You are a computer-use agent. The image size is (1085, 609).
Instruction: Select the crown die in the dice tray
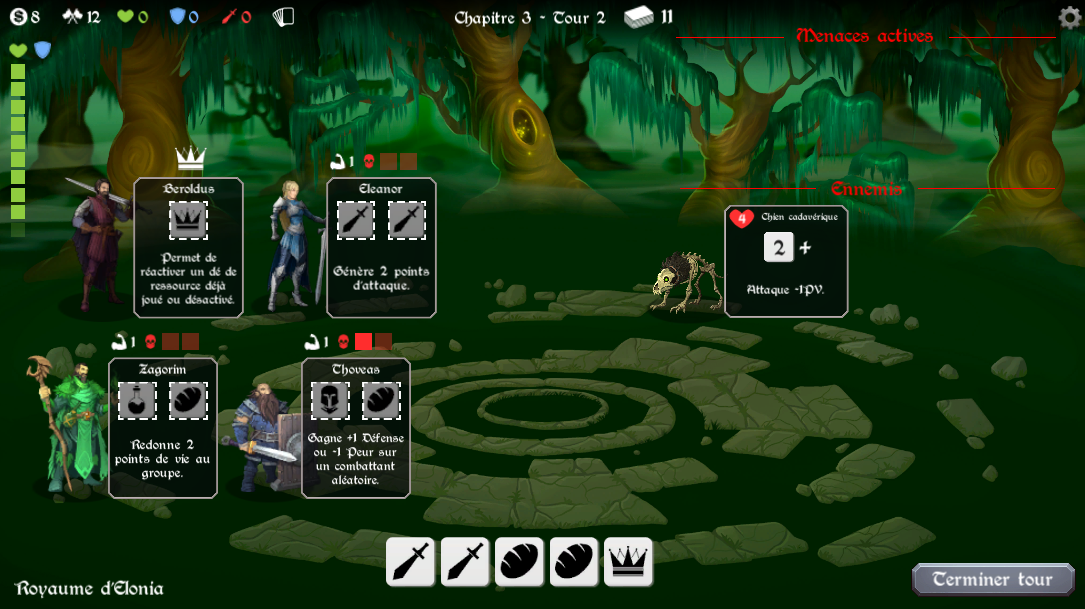click(628, 562)
